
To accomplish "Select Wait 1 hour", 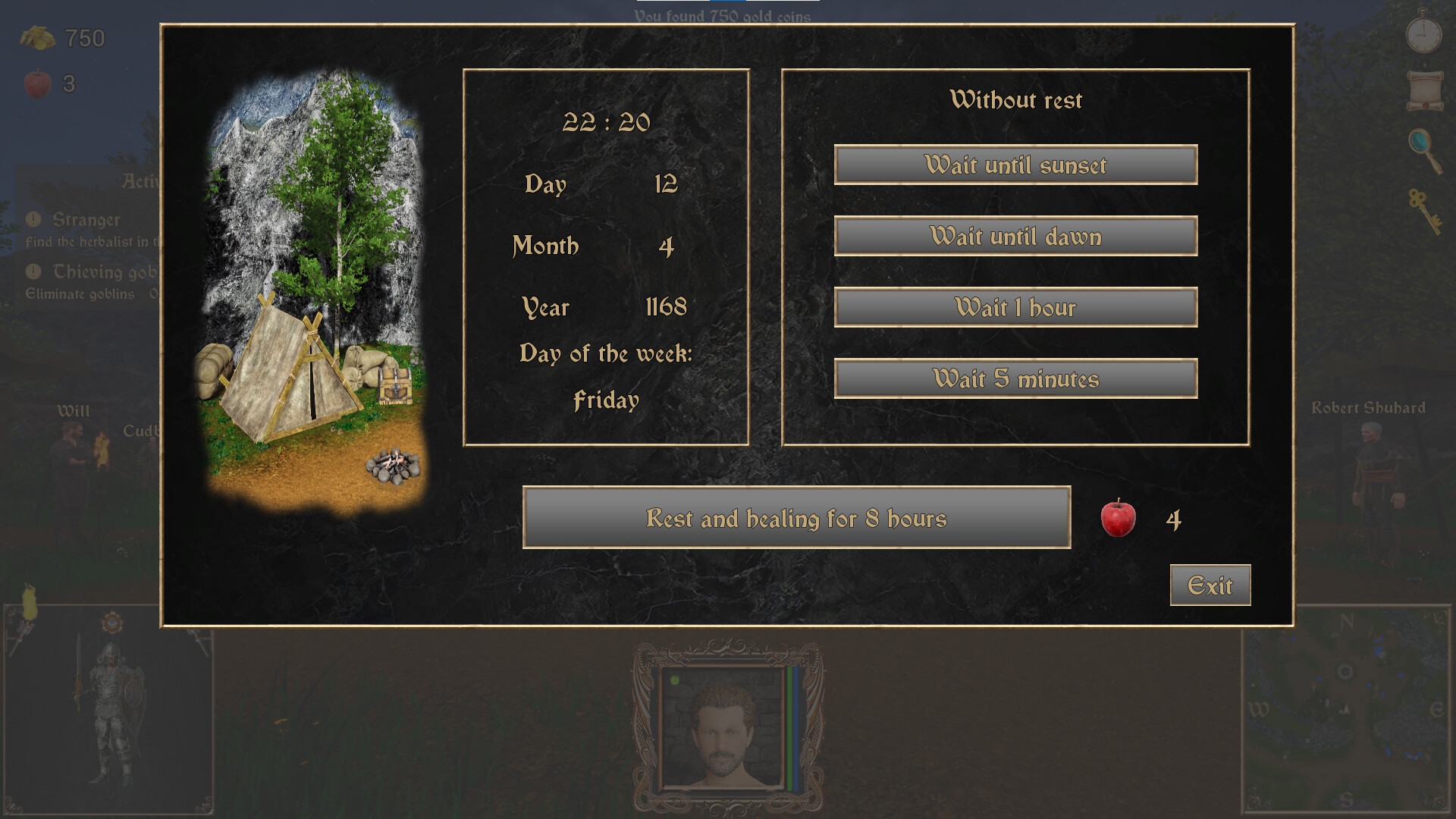I will coord(1016,307).
